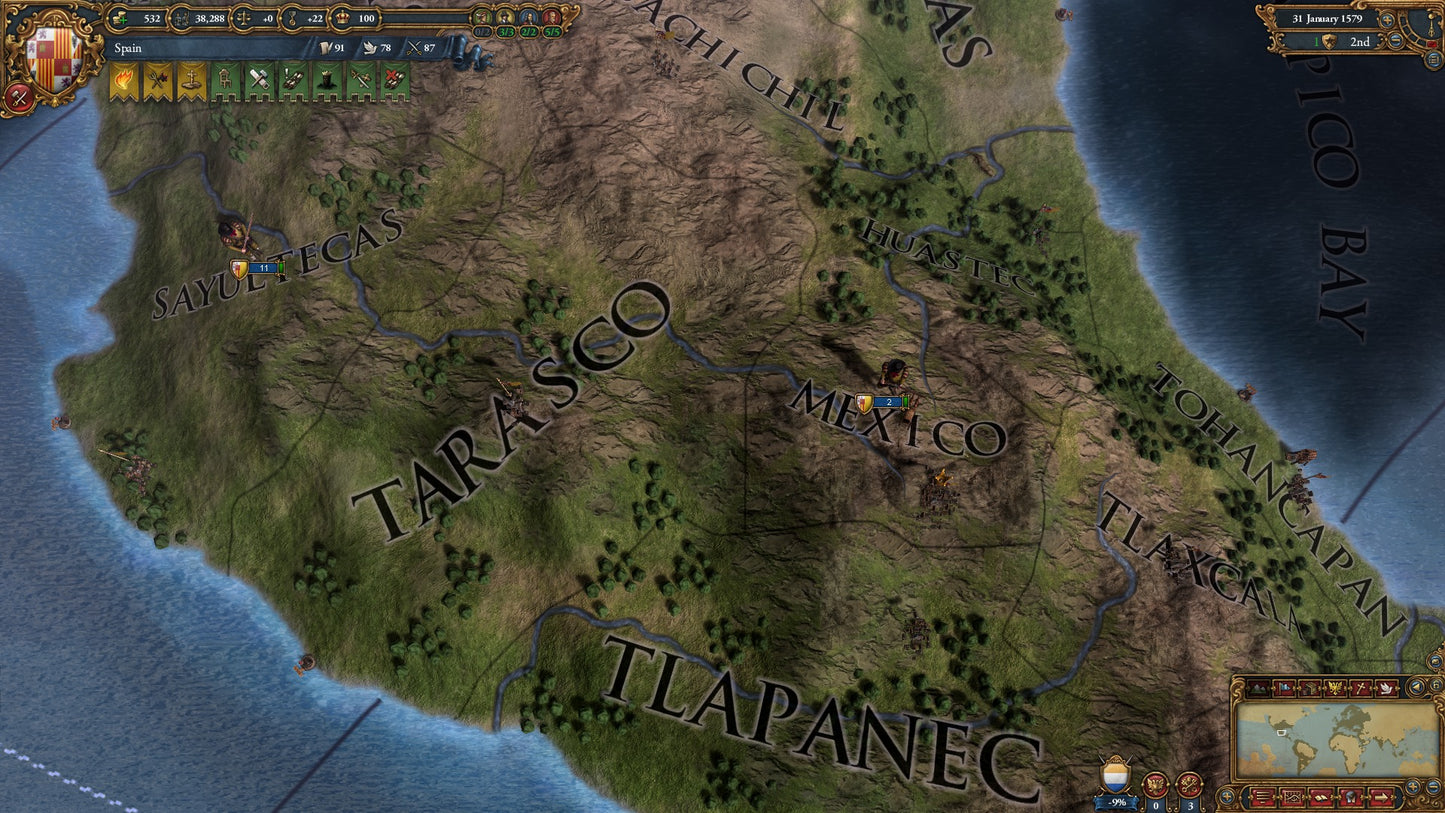Increase game speed with the plus button
This screenshot has height=813, width=1445.
tap(1387, 20)
